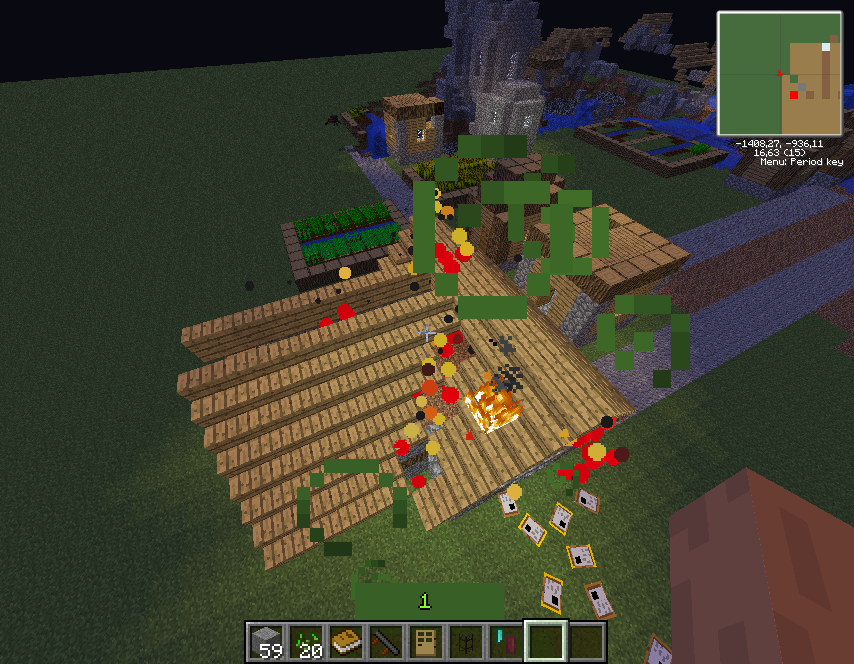Screen dimensions: 854x664
Task: Select the cyan and magenta item slot
Action: pyautogui.click(x=507, y=641)
